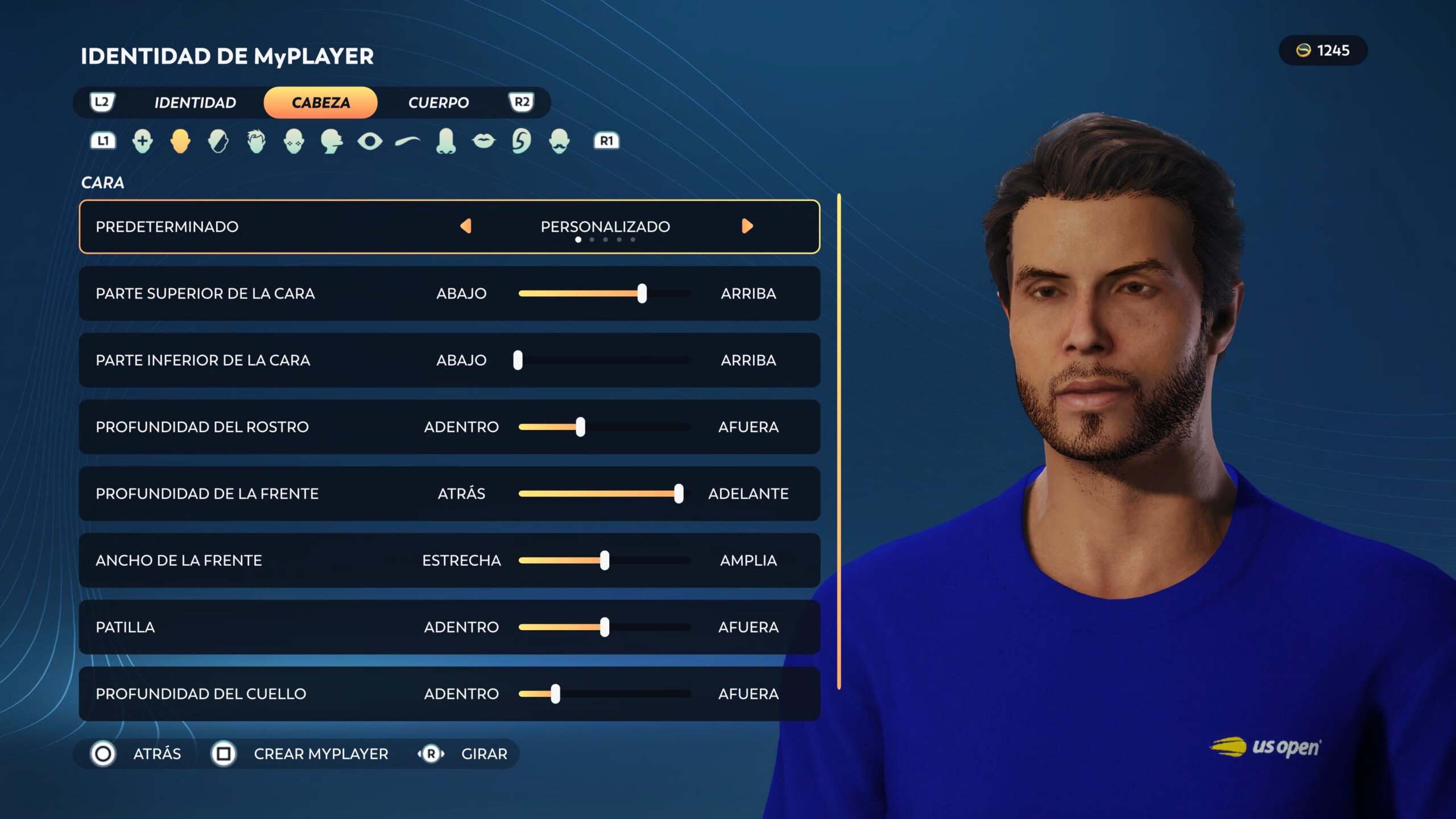Set the PROFUNDIDAD DEL ROSTRO slider
Screen dimensions: 1456x819
(580, 427)
